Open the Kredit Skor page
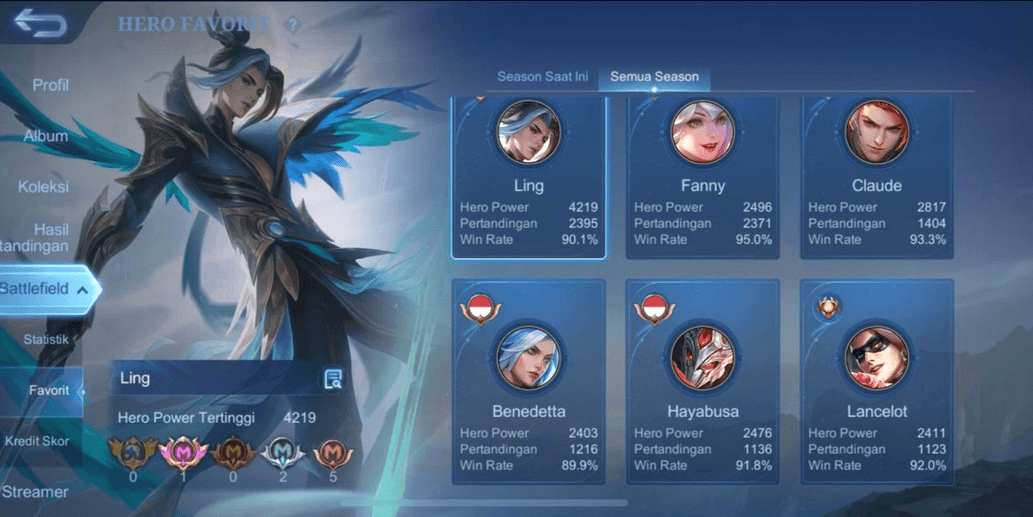The image size is (1033, 517). 37,441
